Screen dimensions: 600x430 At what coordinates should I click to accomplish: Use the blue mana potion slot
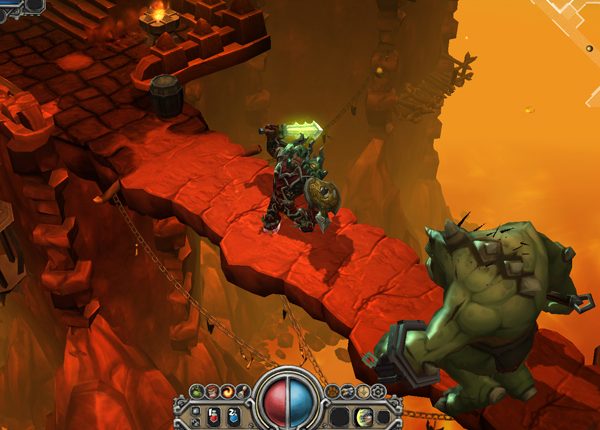(232, 415)
